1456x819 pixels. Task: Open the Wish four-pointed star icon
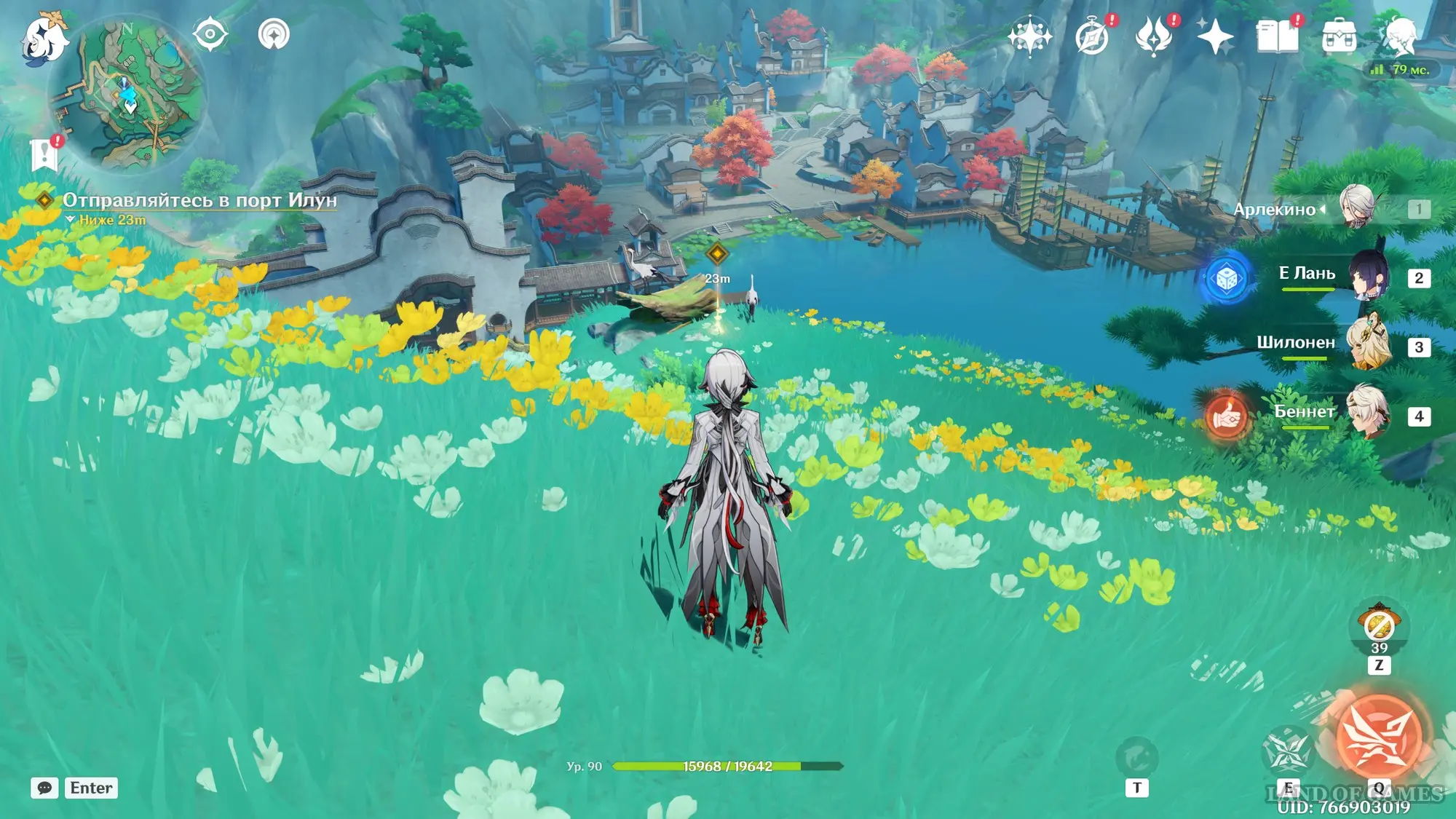click(x=1029, y=36)
